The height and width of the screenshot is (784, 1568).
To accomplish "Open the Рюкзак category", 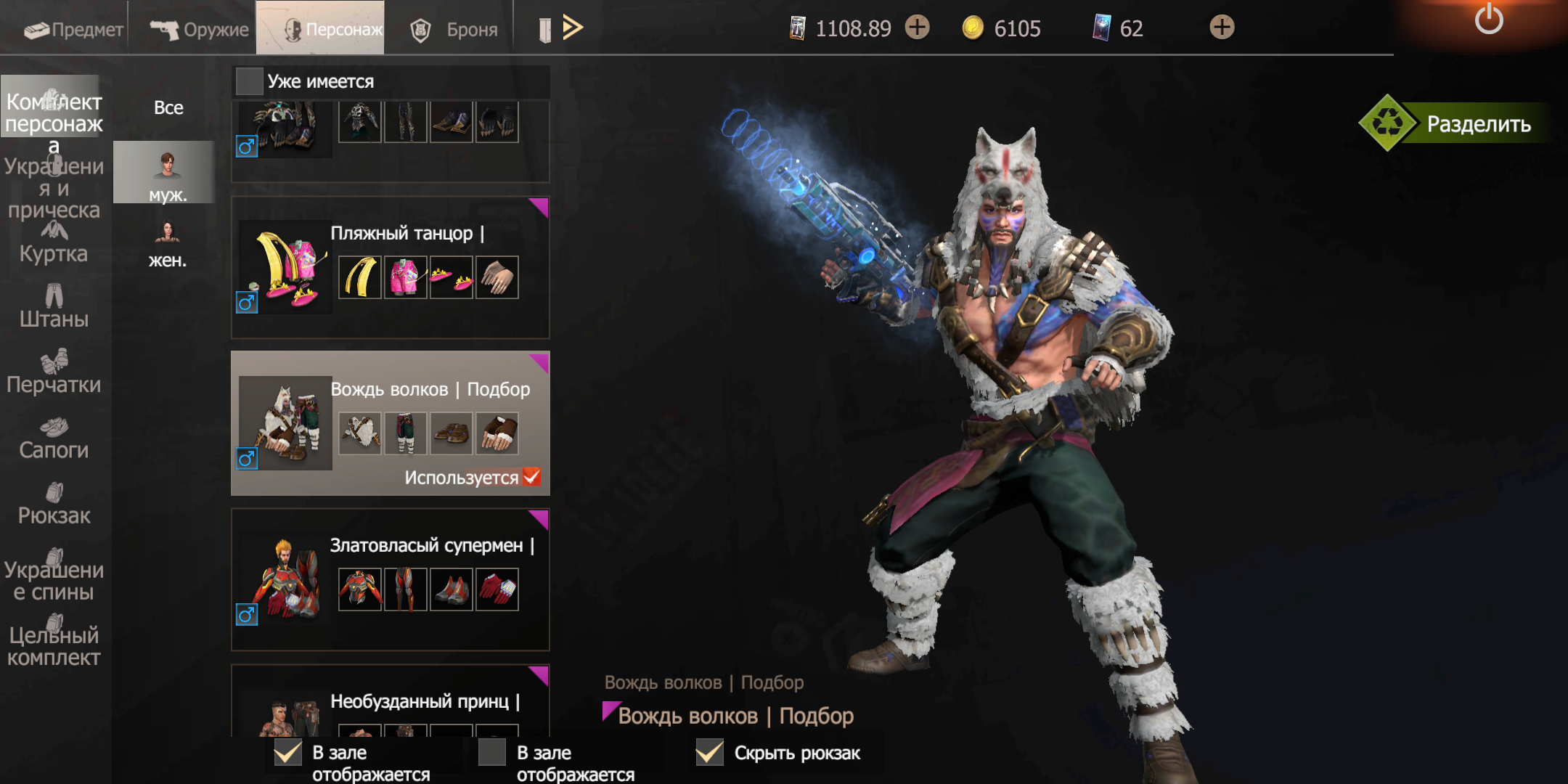I will 54,505.
